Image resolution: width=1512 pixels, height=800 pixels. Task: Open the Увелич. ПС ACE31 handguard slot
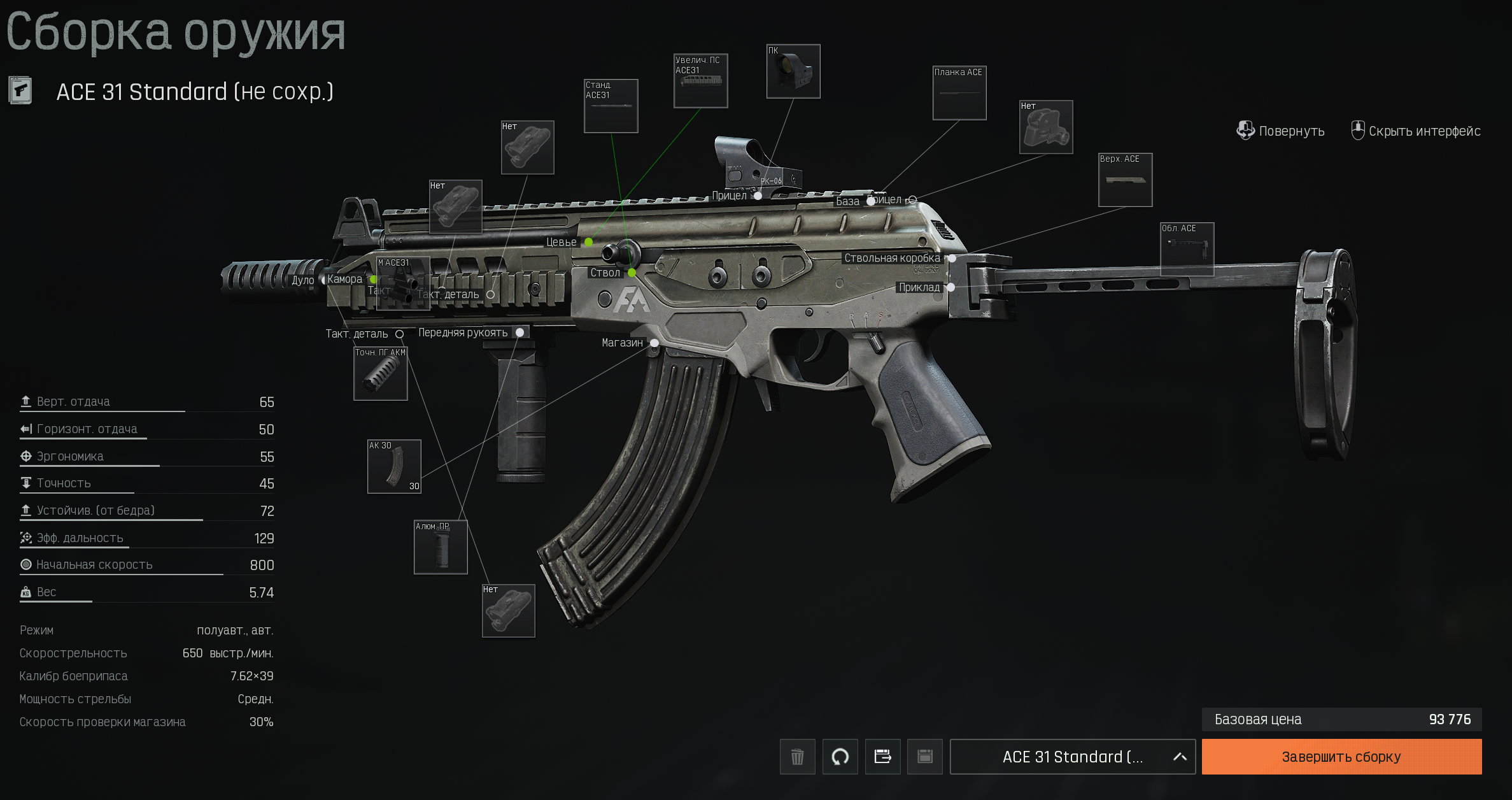700,81
